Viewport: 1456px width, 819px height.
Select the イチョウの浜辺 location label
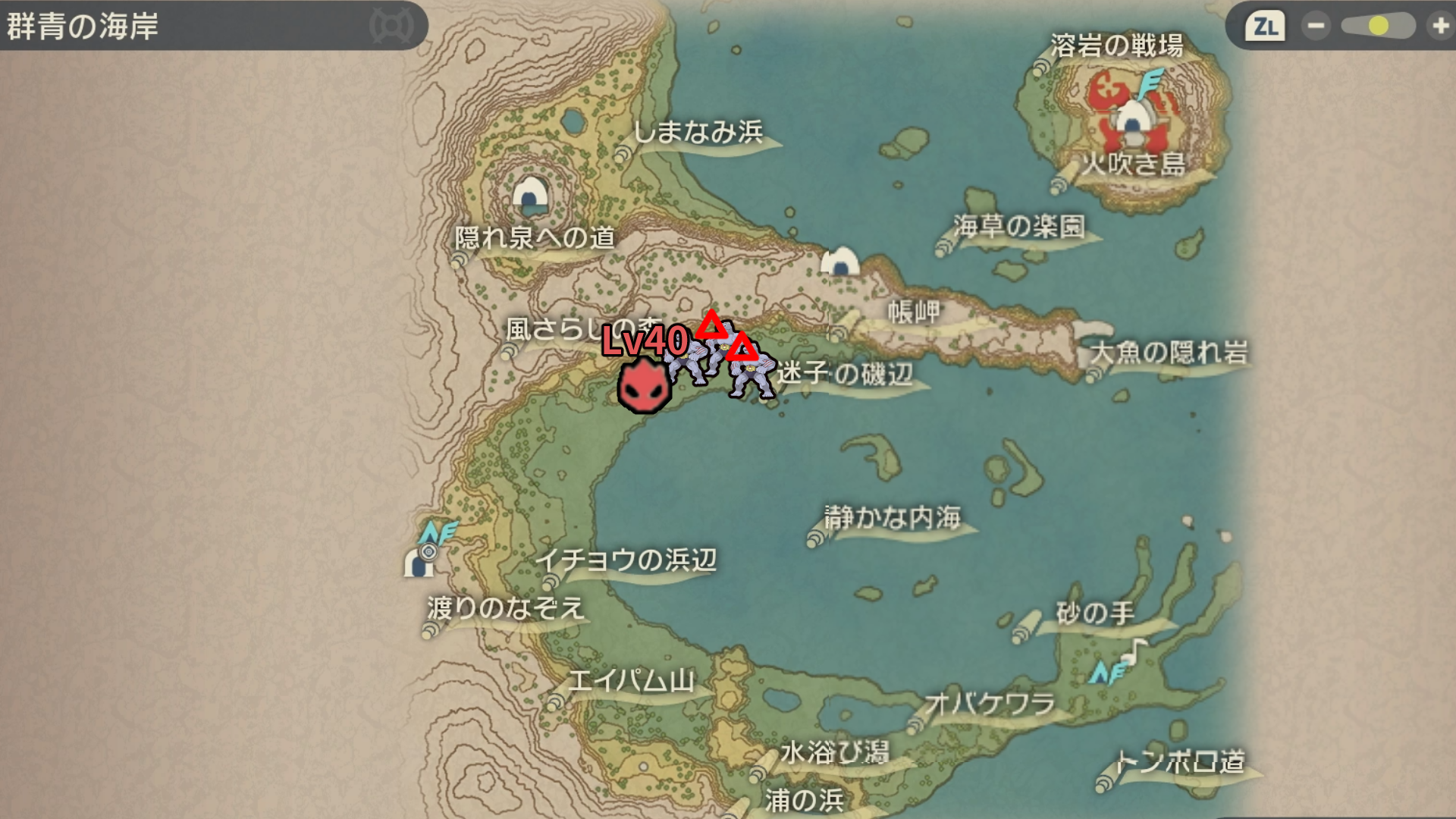click(626, 560)
